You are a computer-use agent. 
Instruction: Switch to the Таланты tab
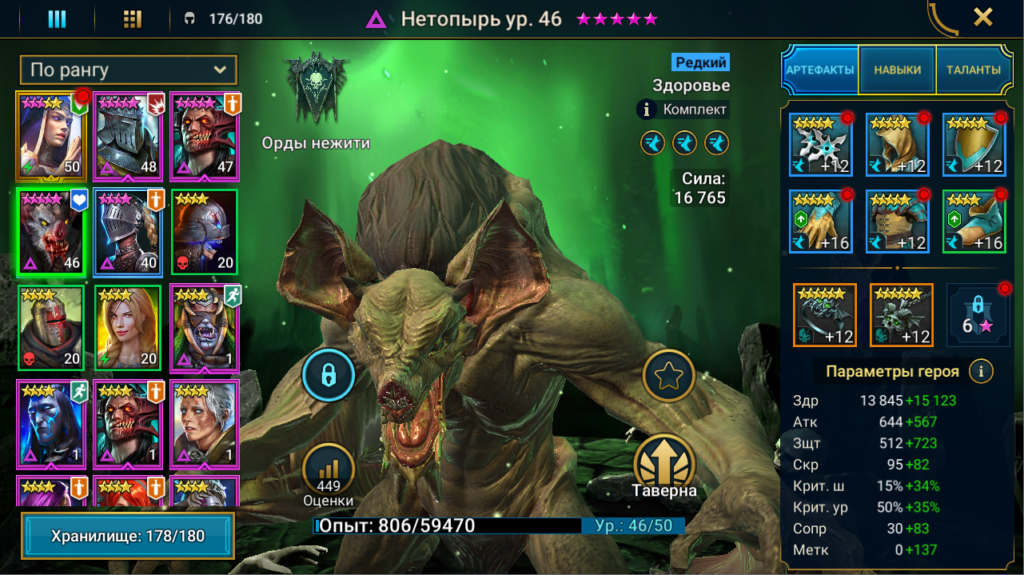pos(967,70)
